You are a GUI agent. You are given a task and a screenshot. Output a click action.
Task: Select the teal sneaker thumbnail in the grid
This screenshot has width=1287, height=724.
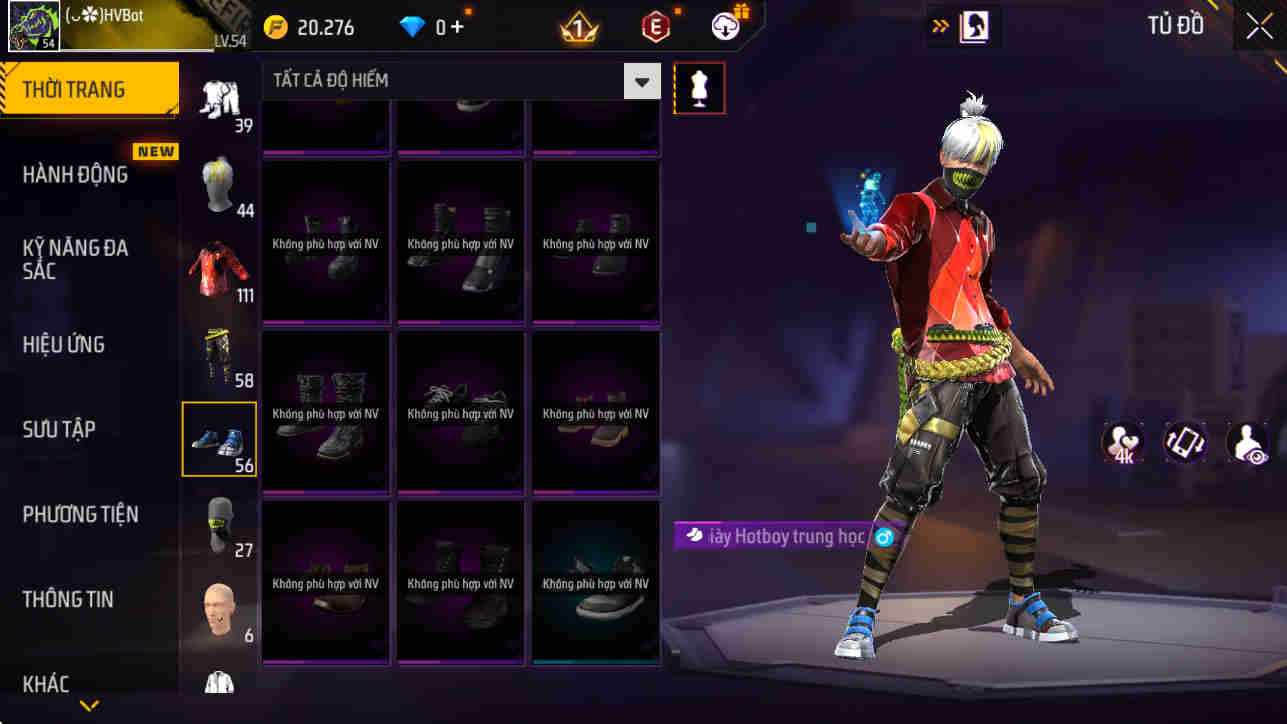click(595, 583)
